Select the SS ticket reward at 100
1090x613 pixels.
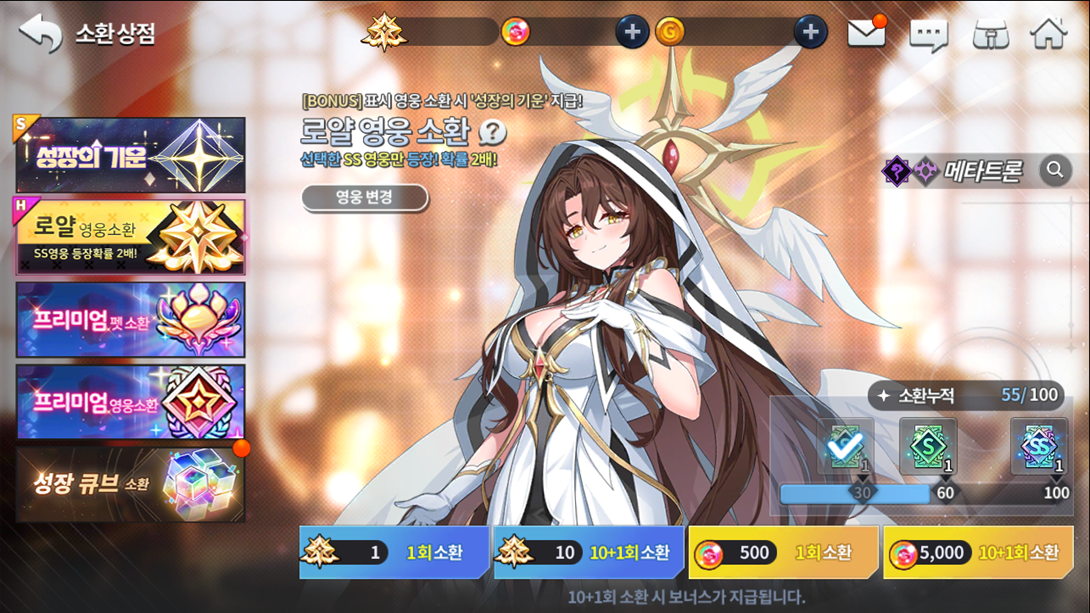(1039, 447)
